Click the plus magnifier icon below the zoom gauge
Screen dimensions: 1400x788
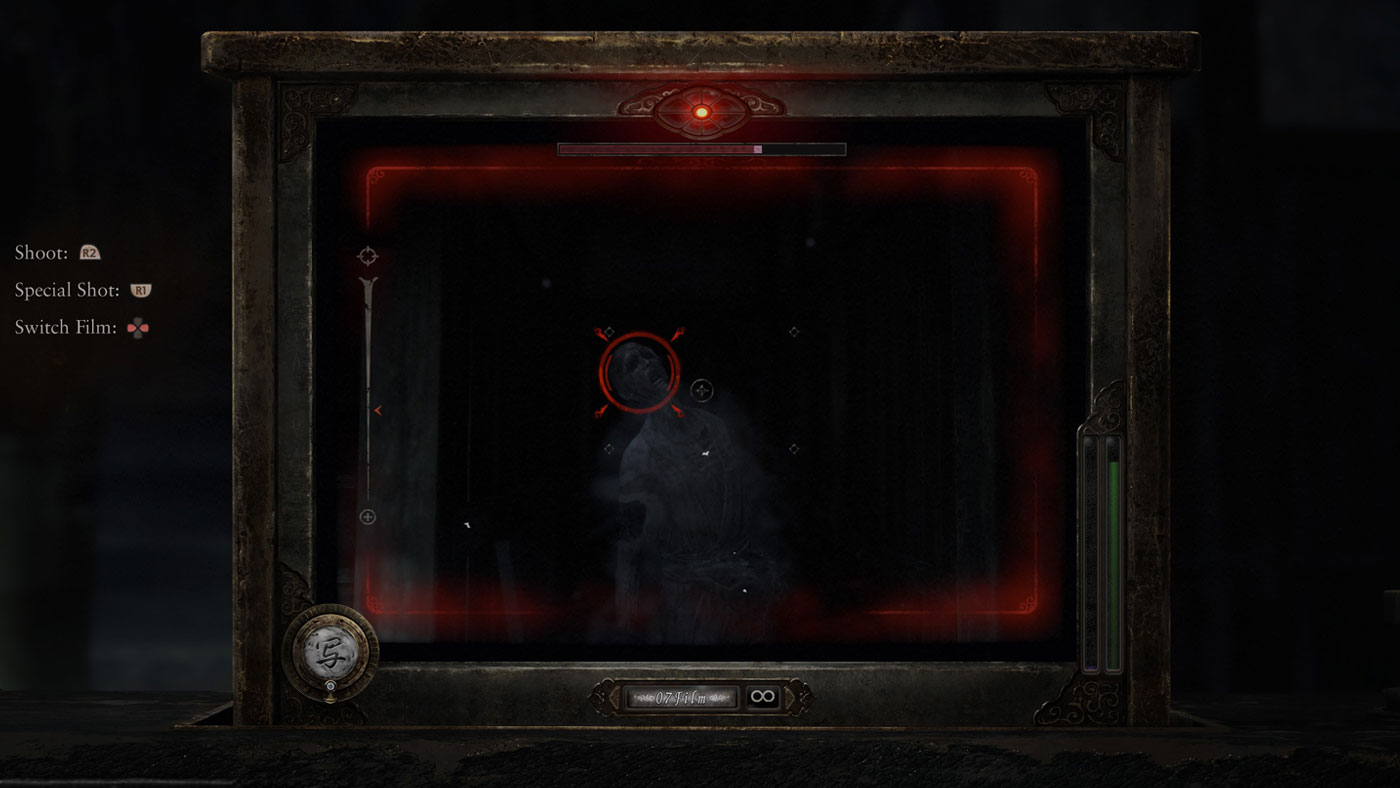click(368, 516)
